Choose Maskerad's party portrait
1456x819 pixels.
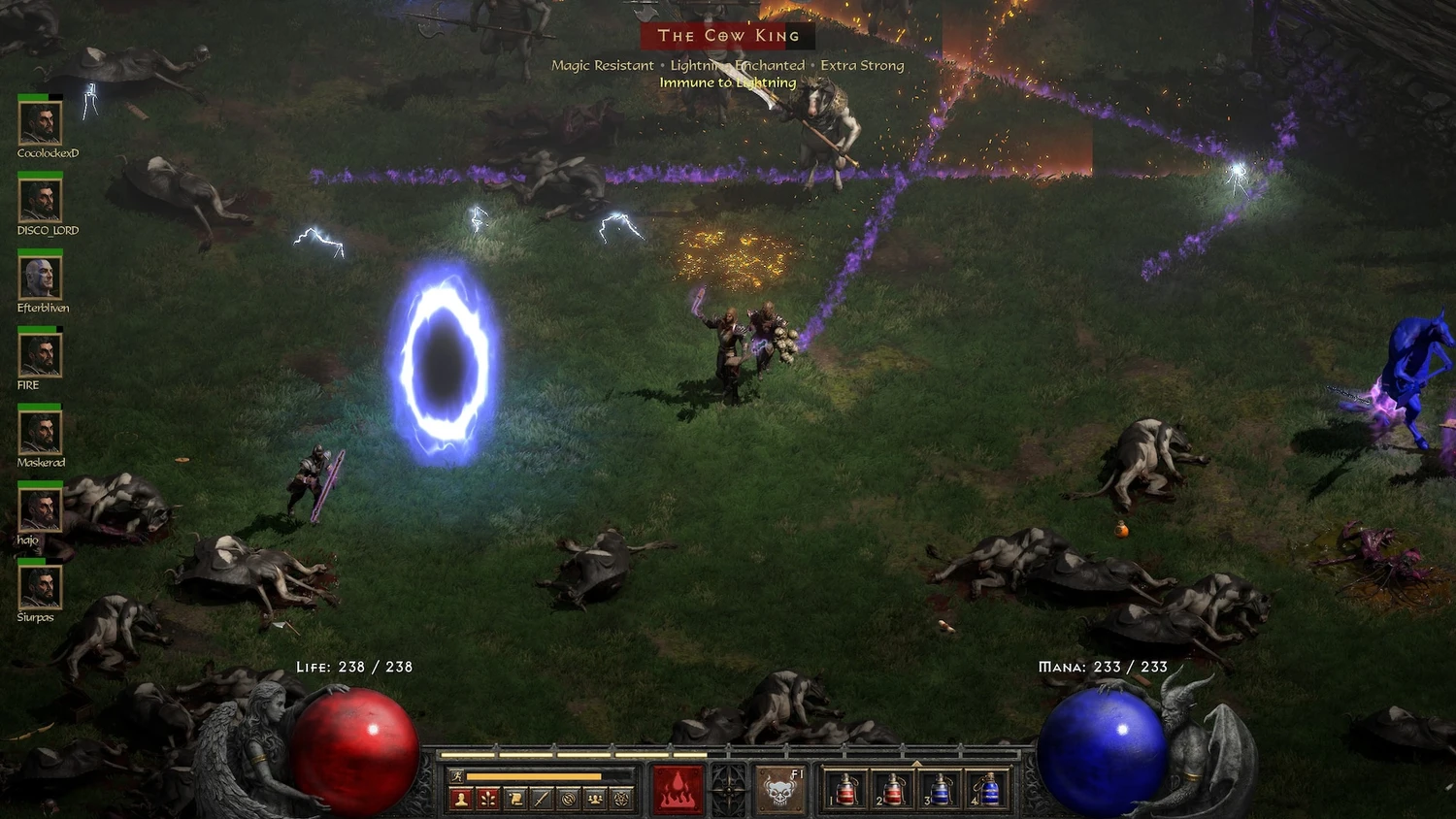(x=40, y=433)
